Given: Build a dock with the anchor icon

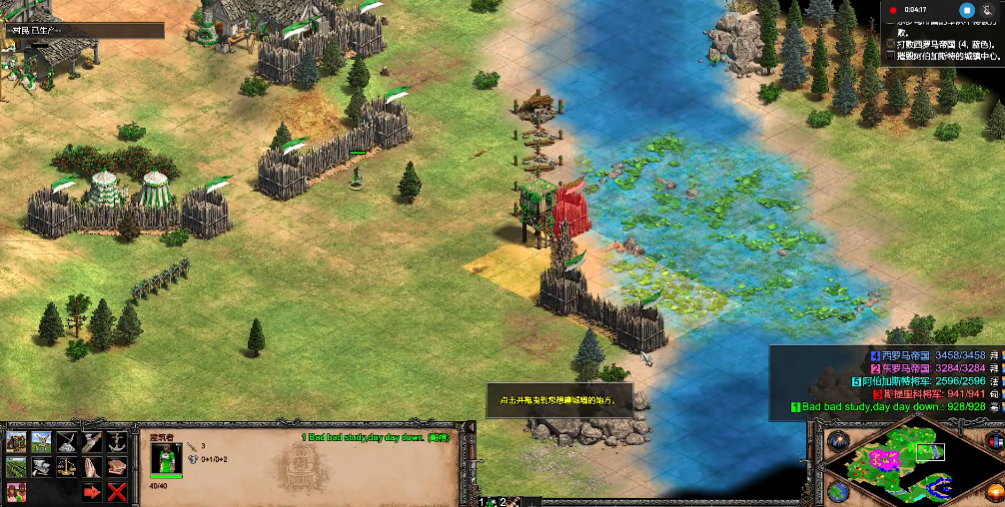Looking at the screenshot, I should coord(116,441).
